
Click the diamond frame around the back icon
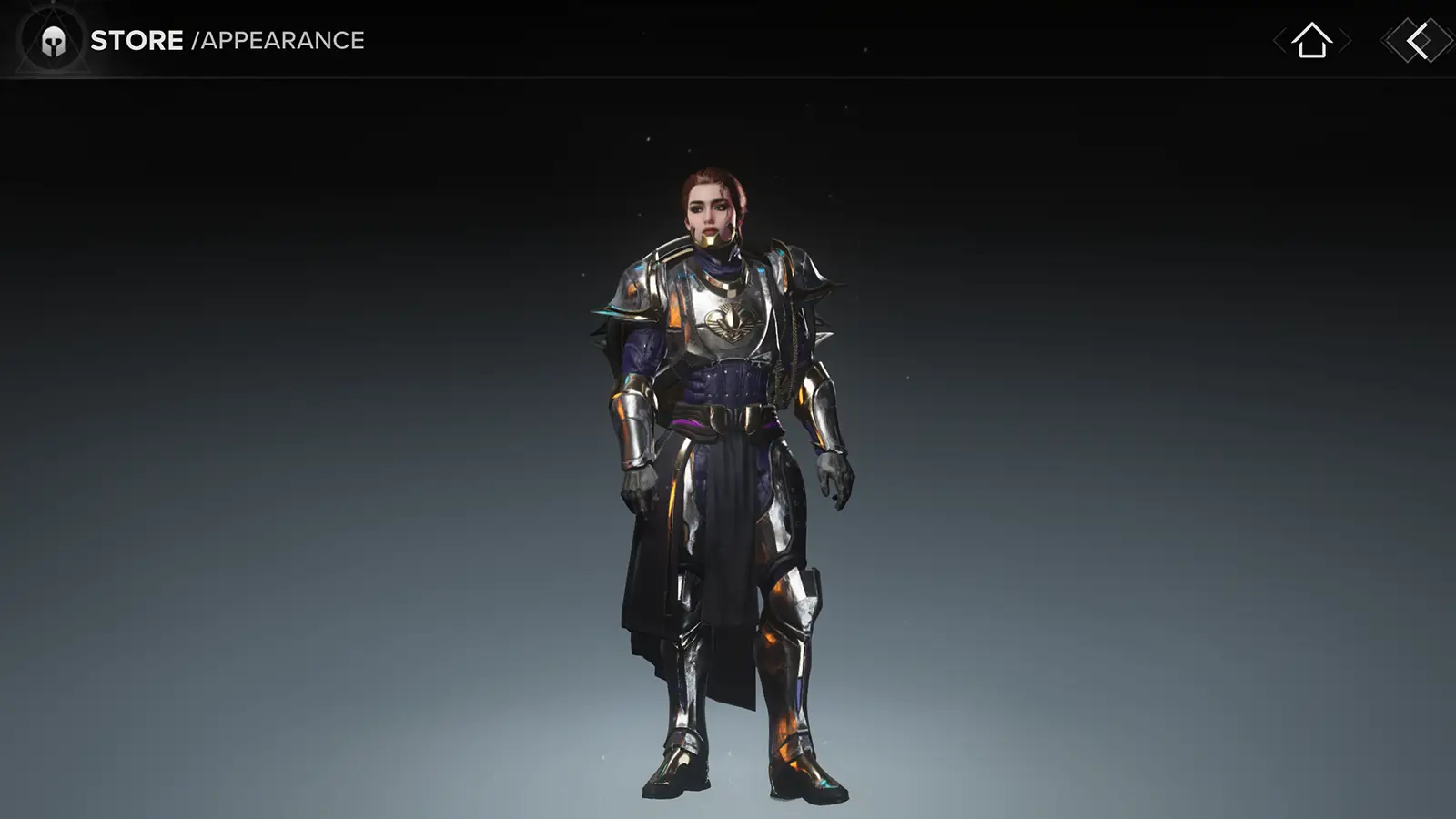[1413, 42]
